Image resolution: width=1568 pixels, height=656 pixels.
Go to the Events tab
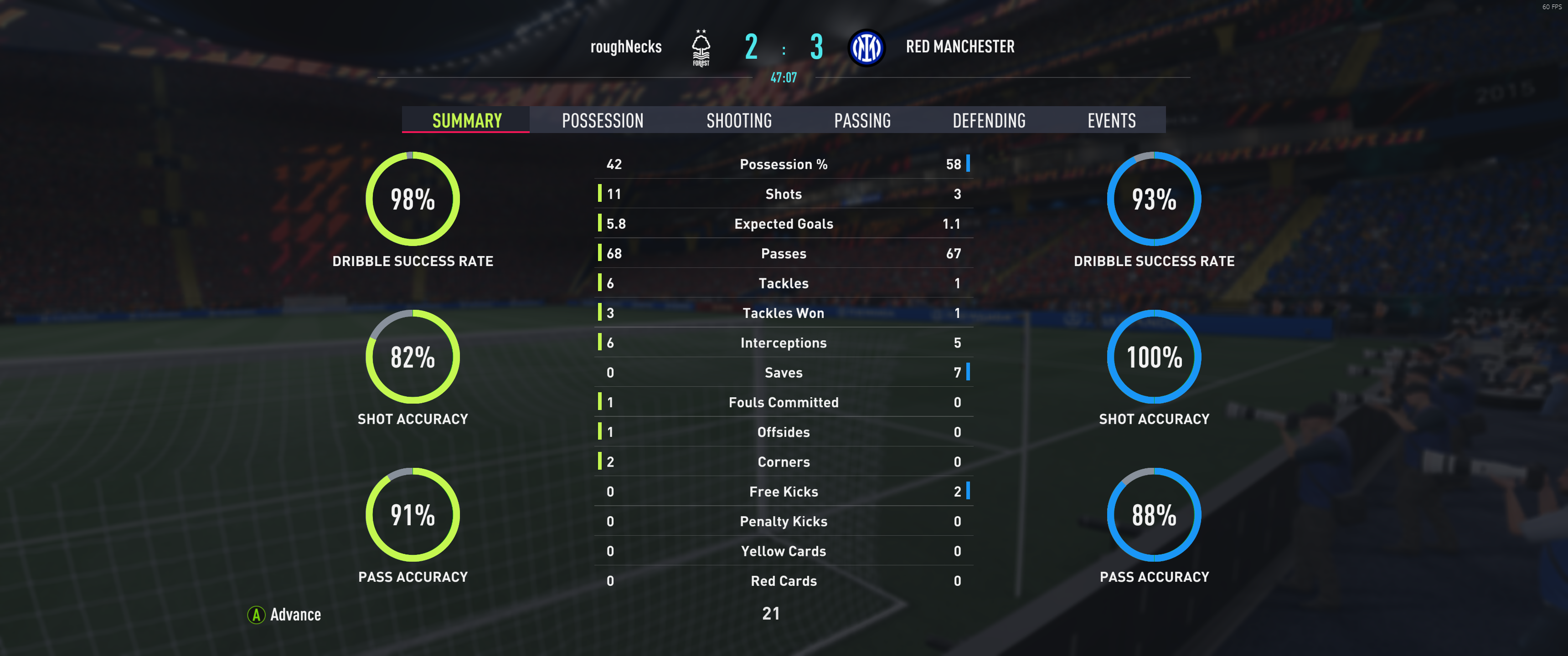[1111, 120]
